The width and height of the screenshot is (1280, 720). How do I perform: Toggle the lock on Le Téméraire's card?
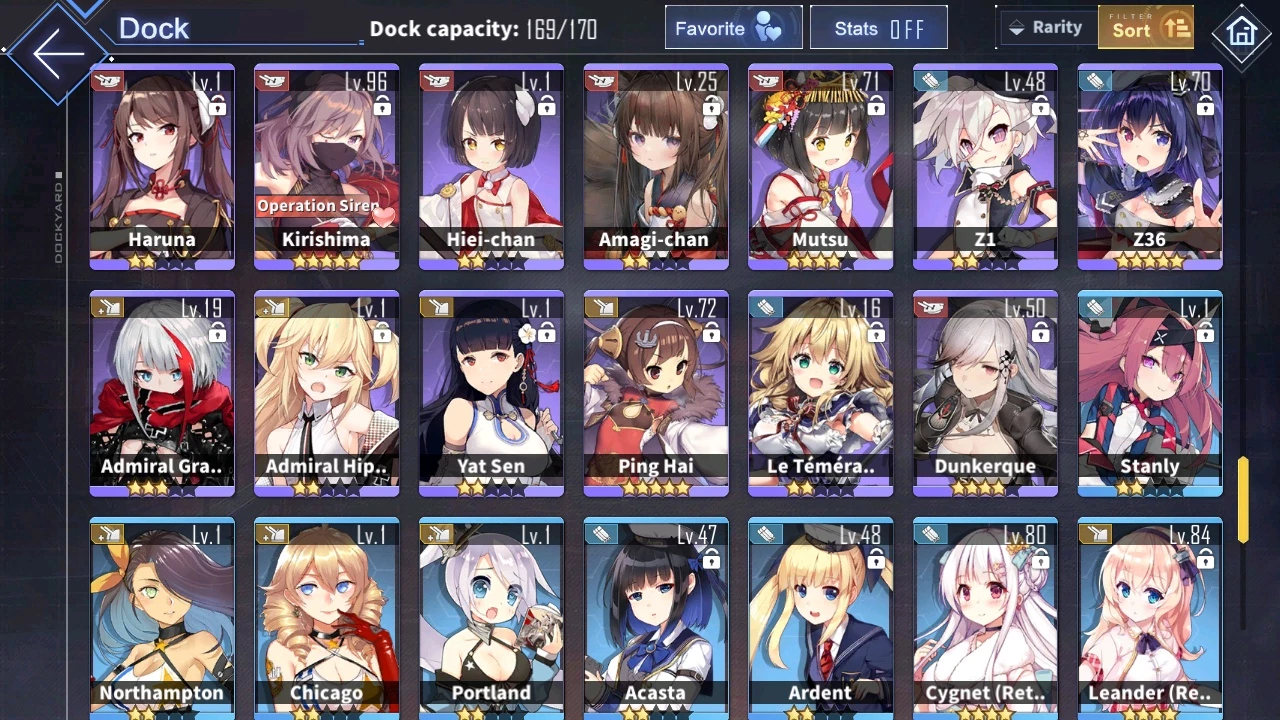click(875, 334)
